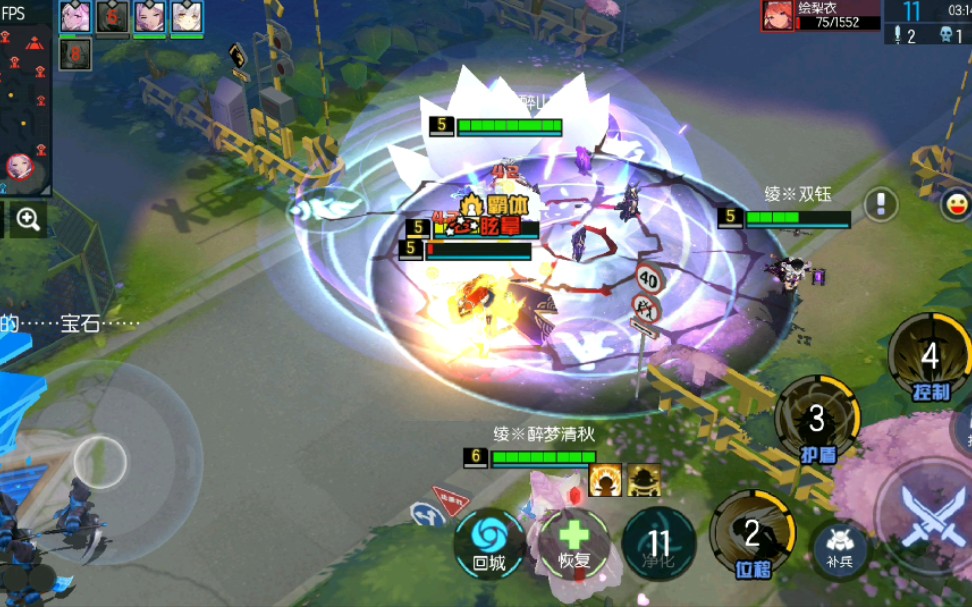Send an exclamation alert ping
972x607 pixels.
pyautogui.click(x=880, y=204)
